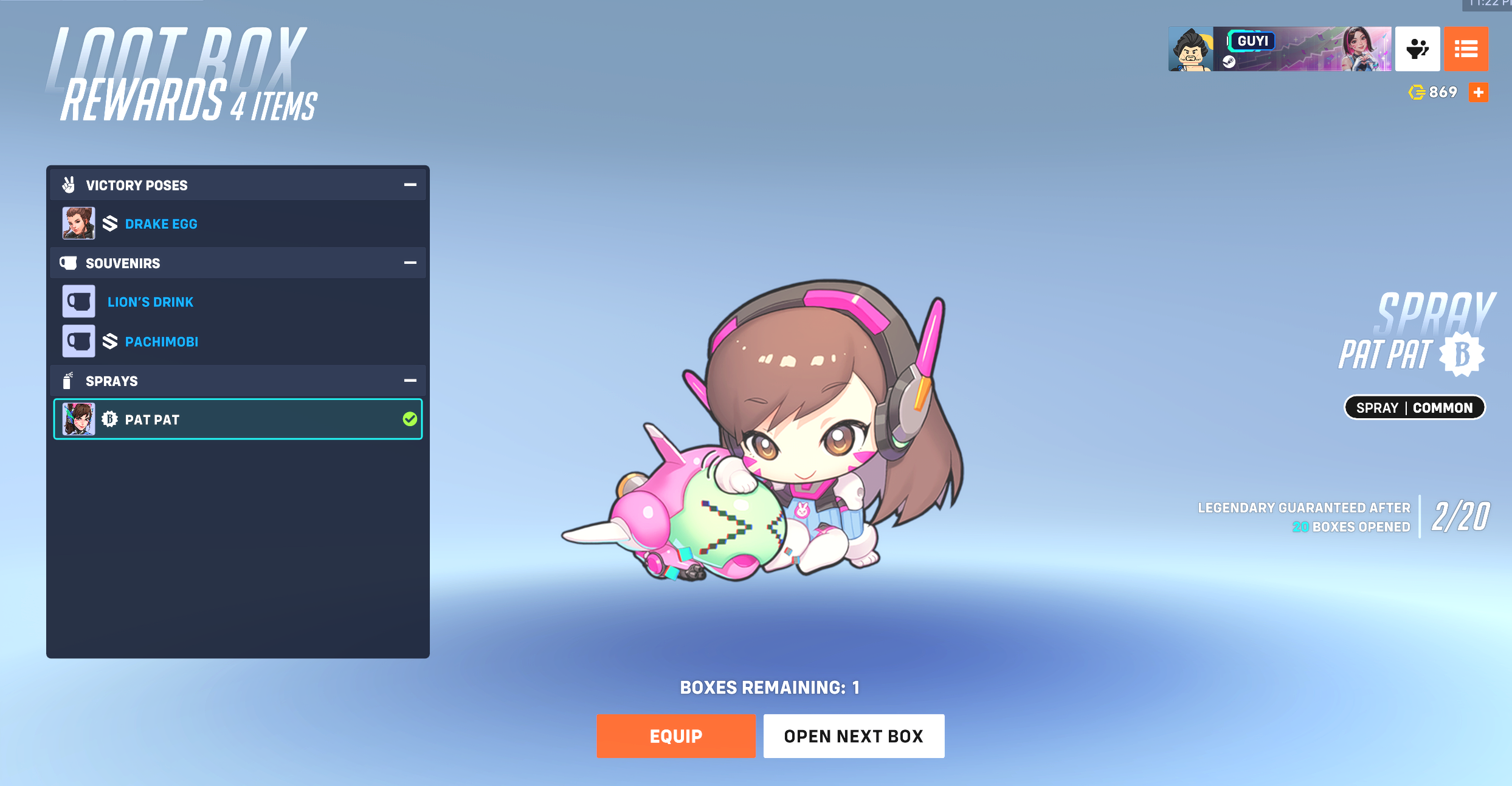Click the OPEN NEXT BOX button

[x=854, y=736]
